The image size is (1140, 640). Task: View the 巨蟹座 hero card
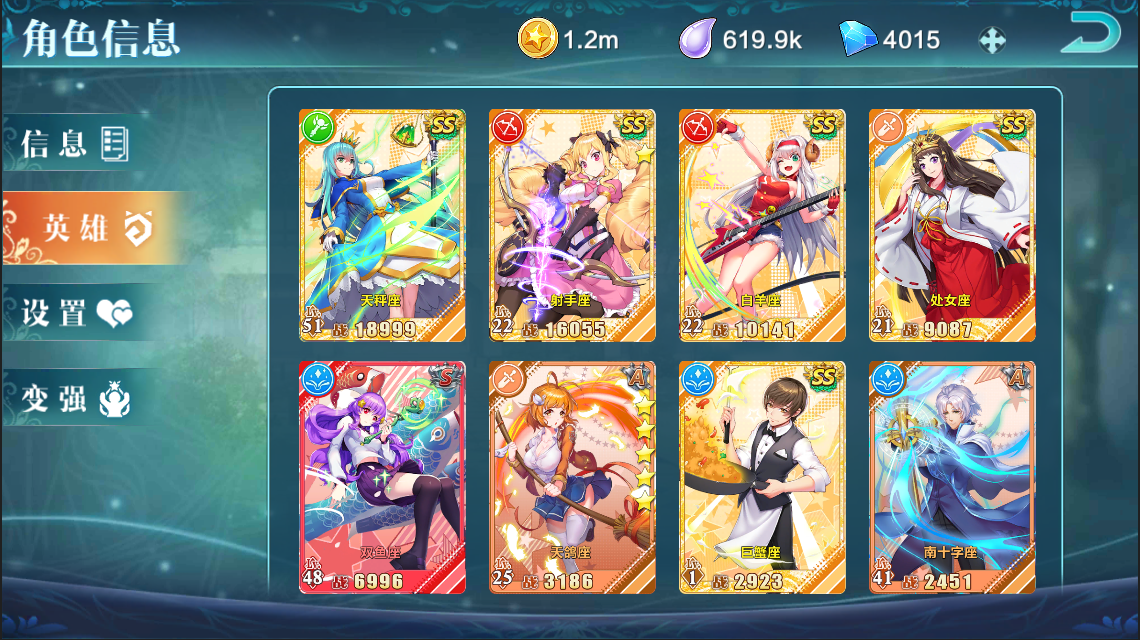[762, 478]
